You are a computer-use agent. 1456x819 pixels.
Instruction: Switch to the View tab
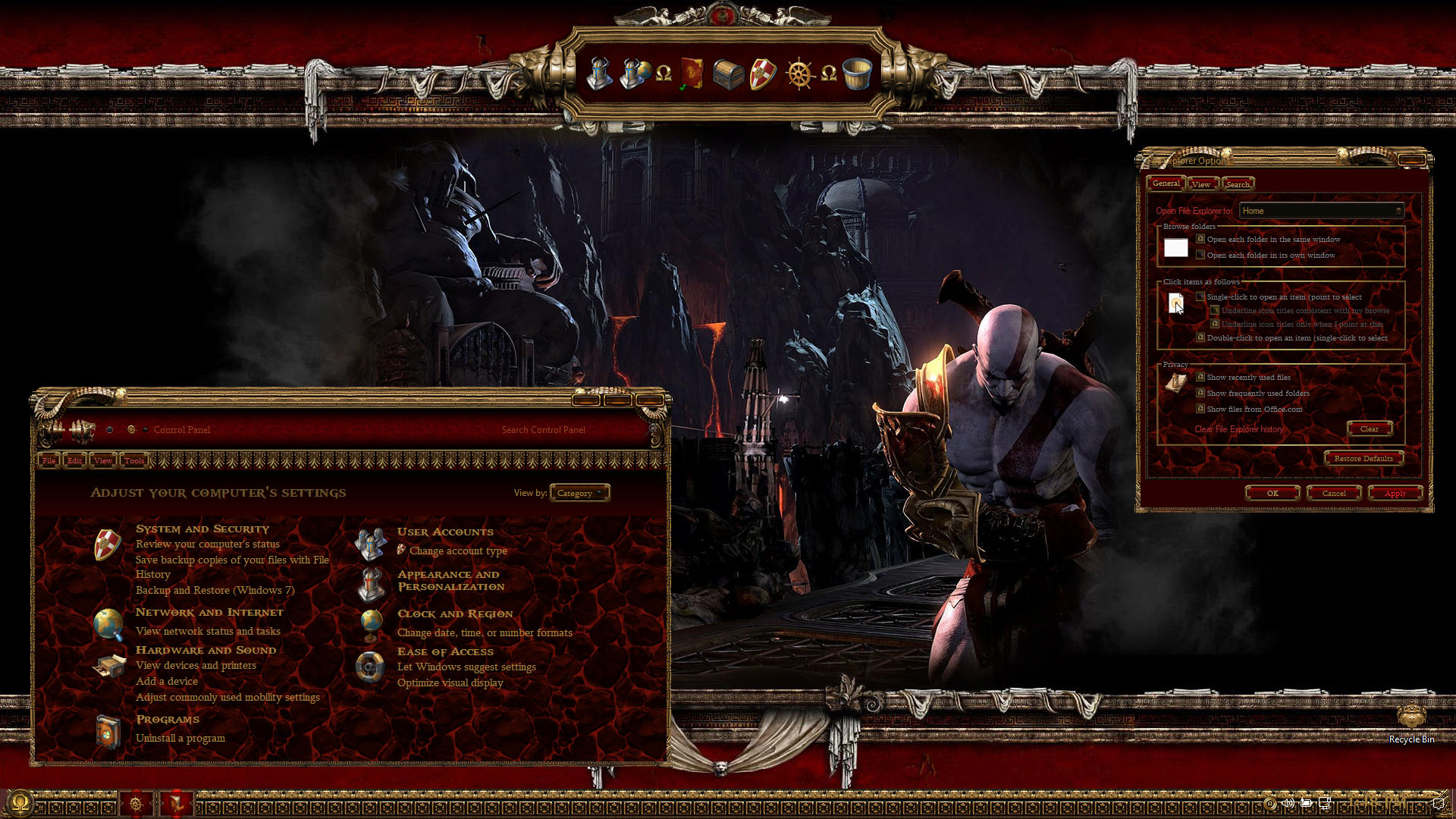tap(1200, 184)
